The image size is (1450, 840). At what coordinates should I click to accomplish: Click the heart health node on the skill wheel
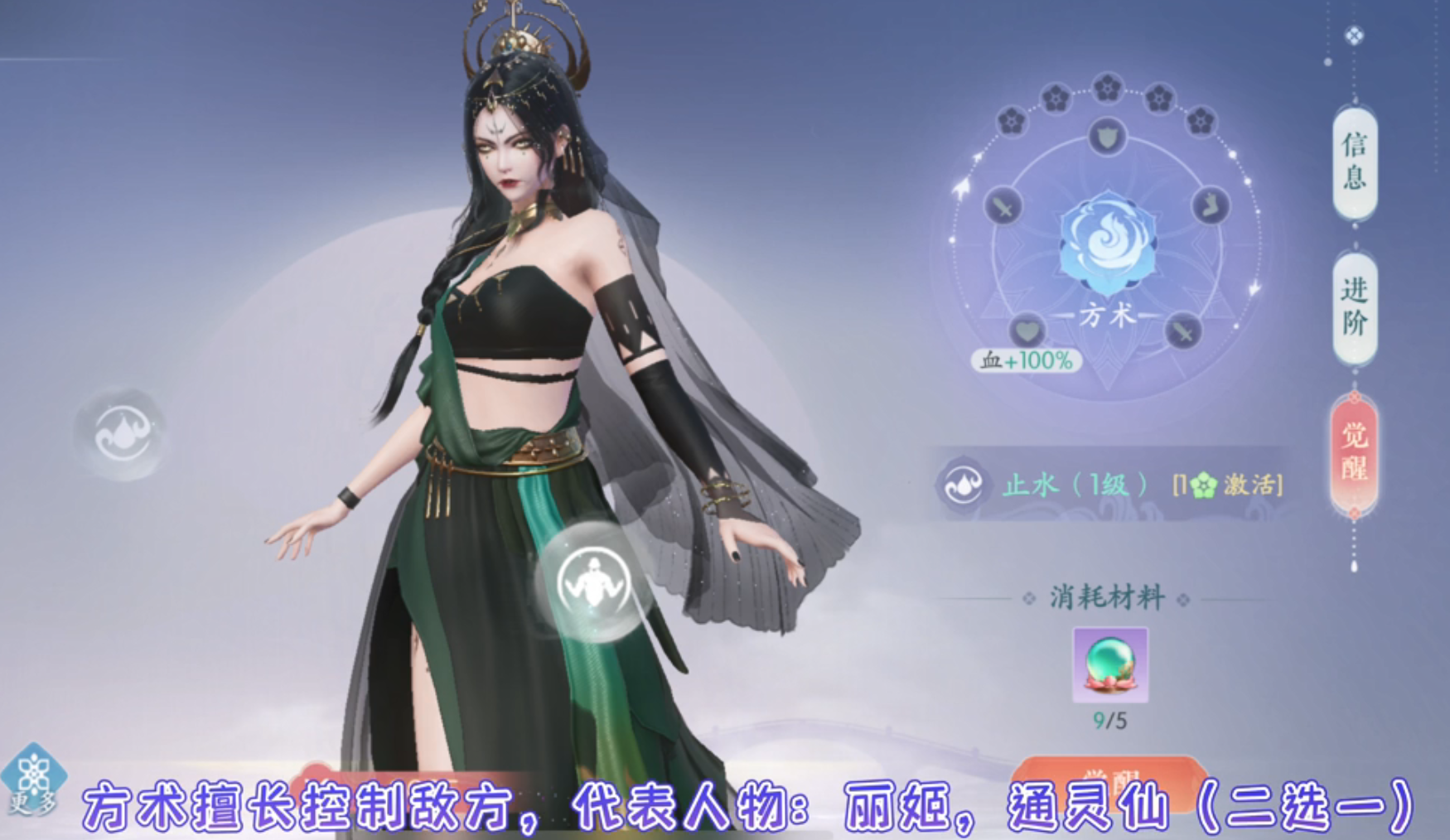1028,331
